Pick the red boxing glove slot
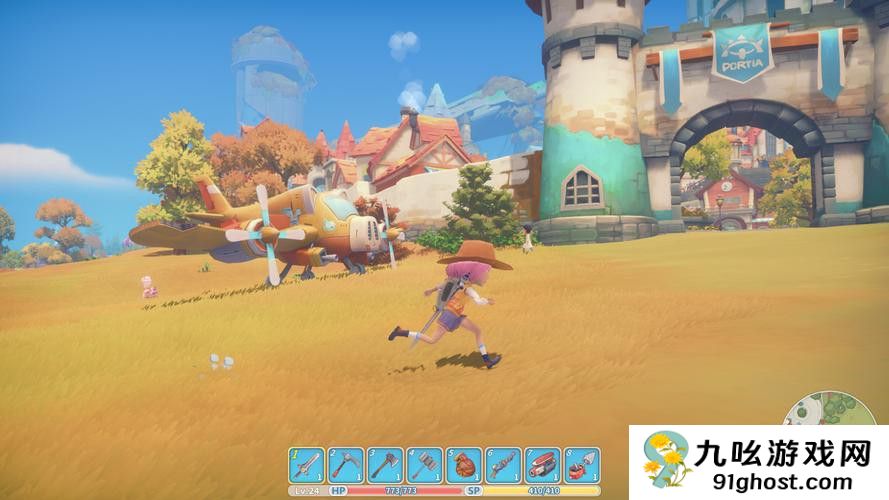The height and width of the screenshot is (500, 889). pos(464,465)
